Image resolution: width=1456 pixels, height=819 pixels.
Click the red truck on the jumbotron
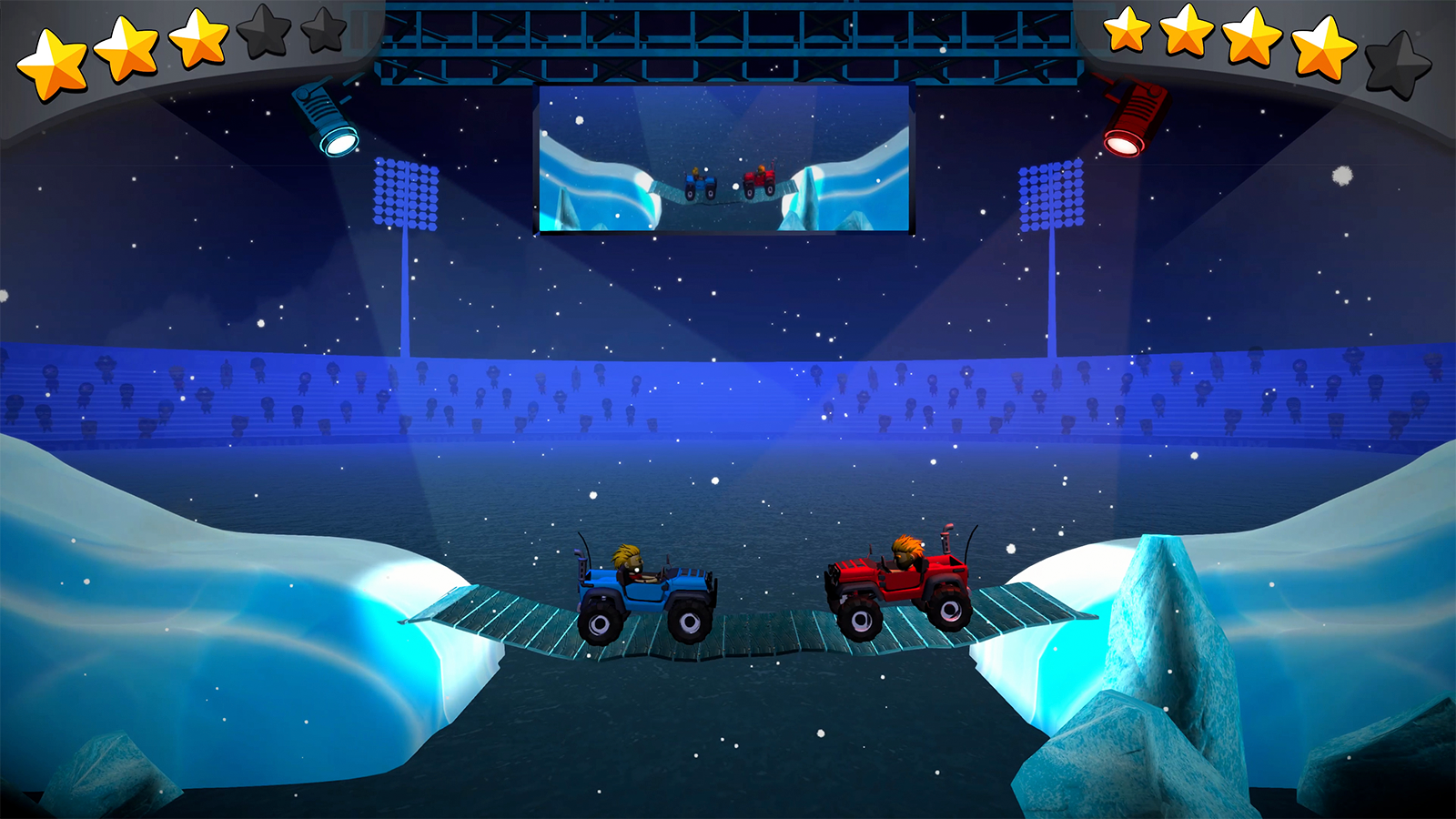pyautogui.click(x=757, y=182)
